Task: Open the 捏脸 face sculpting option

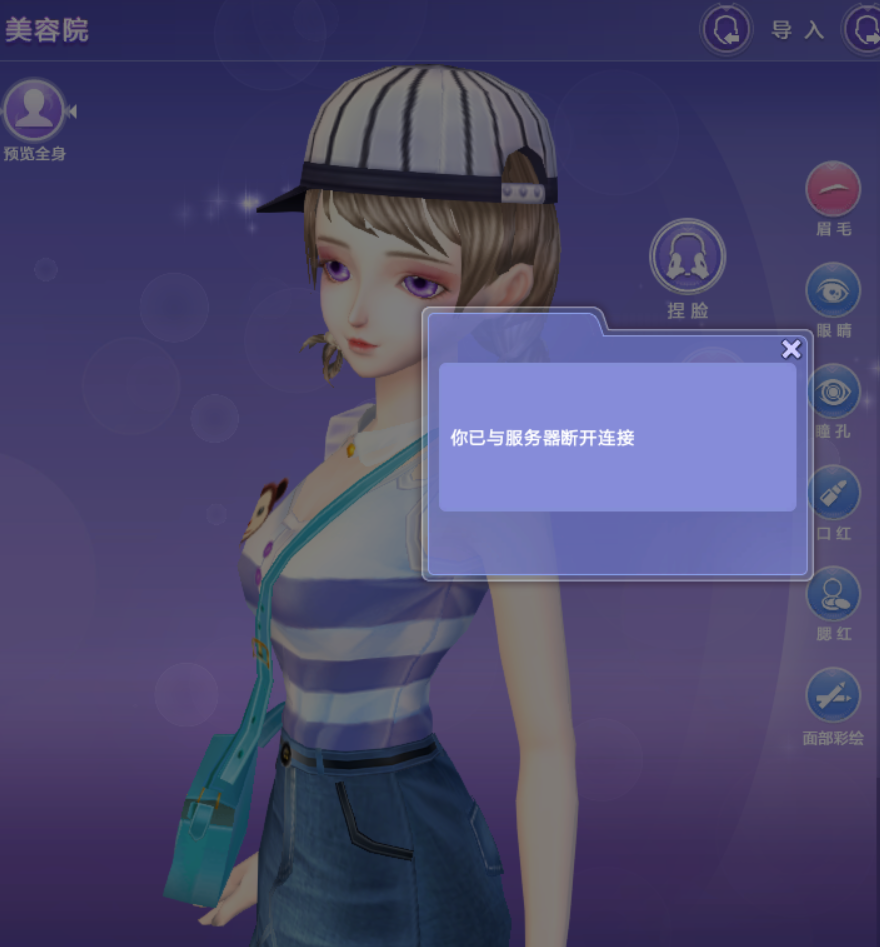Action: click(687, 257)
